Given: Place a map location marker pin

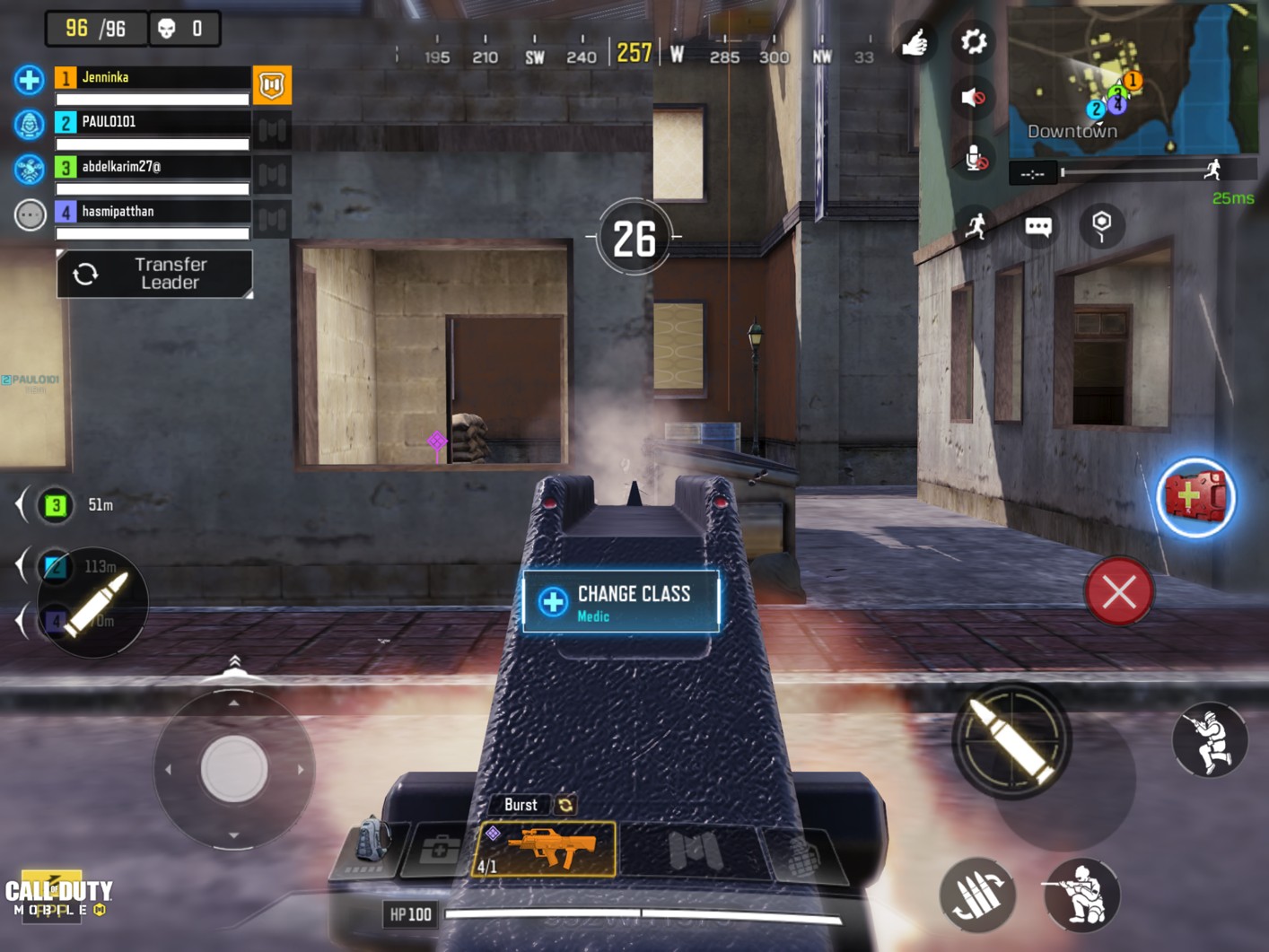Looking at the screenshot, I should tap(1101, 224).
